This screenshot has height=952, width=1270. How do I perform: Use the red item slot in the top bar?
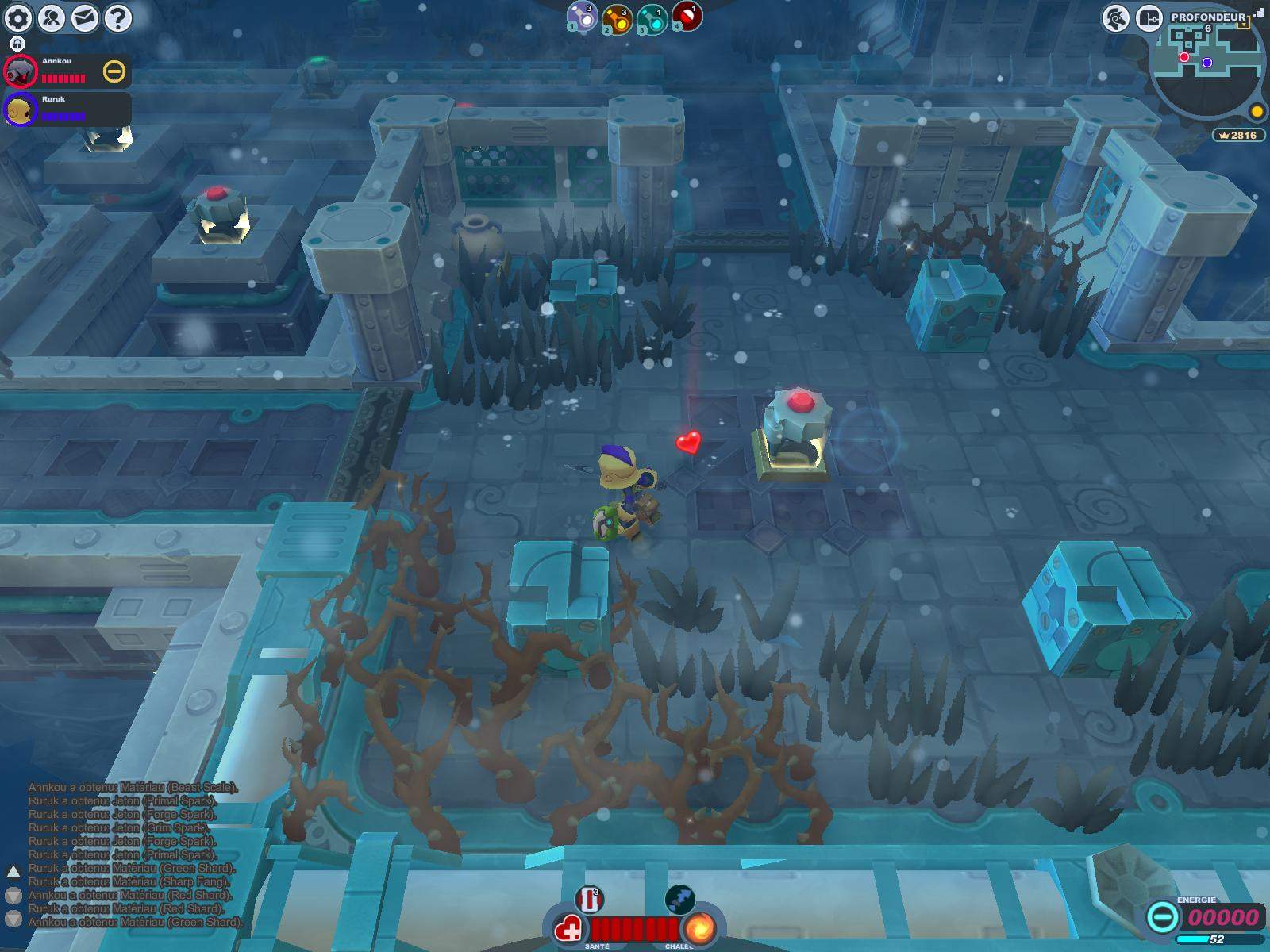pos(687,16)
